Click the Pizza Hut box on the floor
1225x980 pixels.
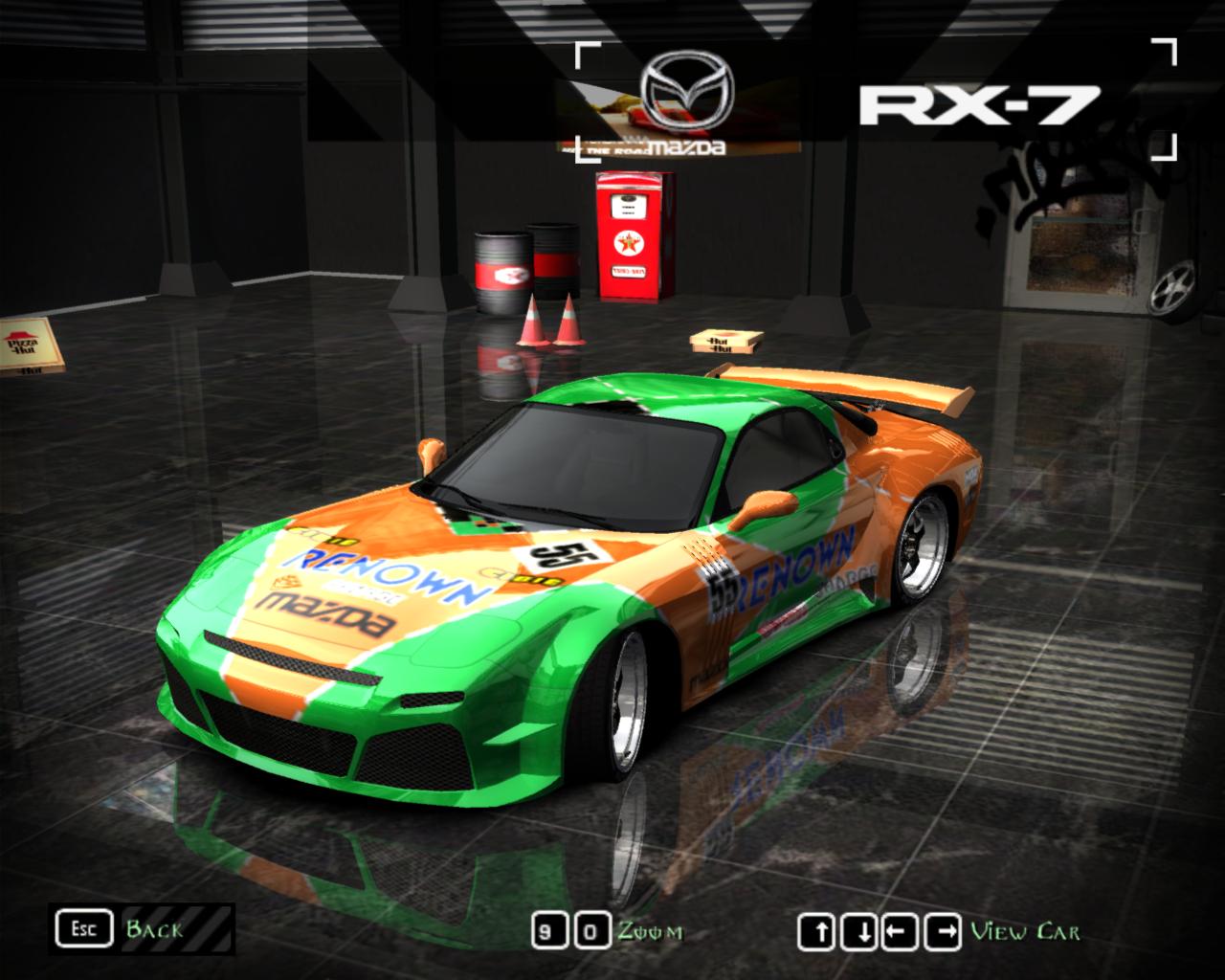point(27,343)
